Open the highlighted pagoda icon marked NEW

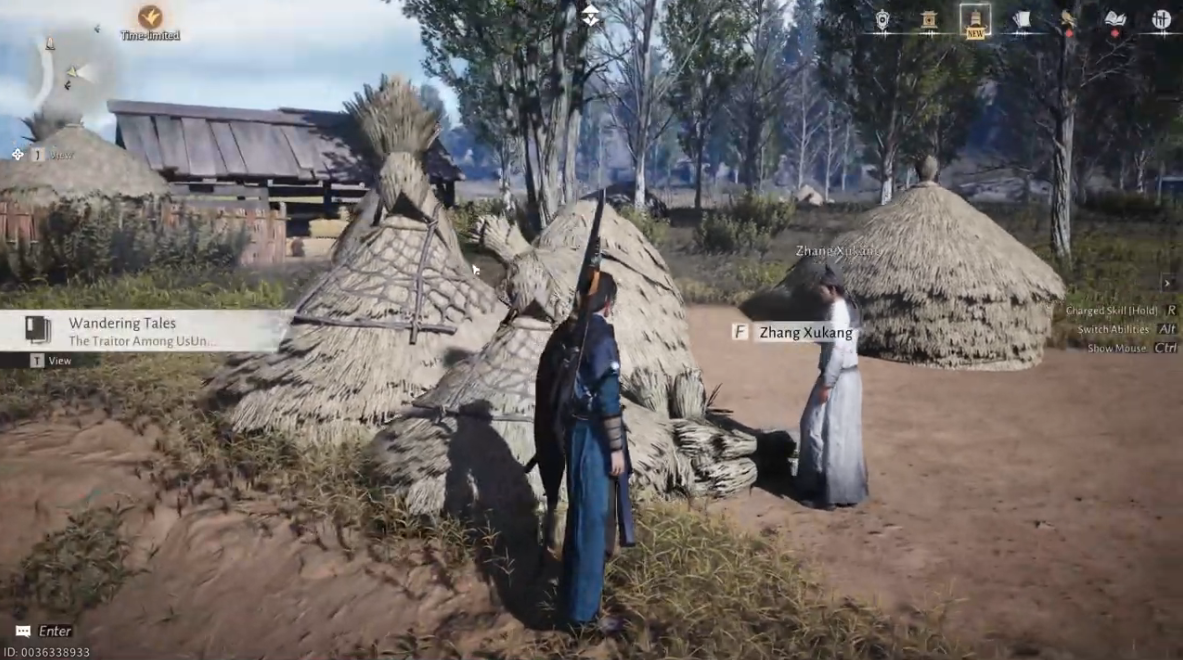click(975, 20)
